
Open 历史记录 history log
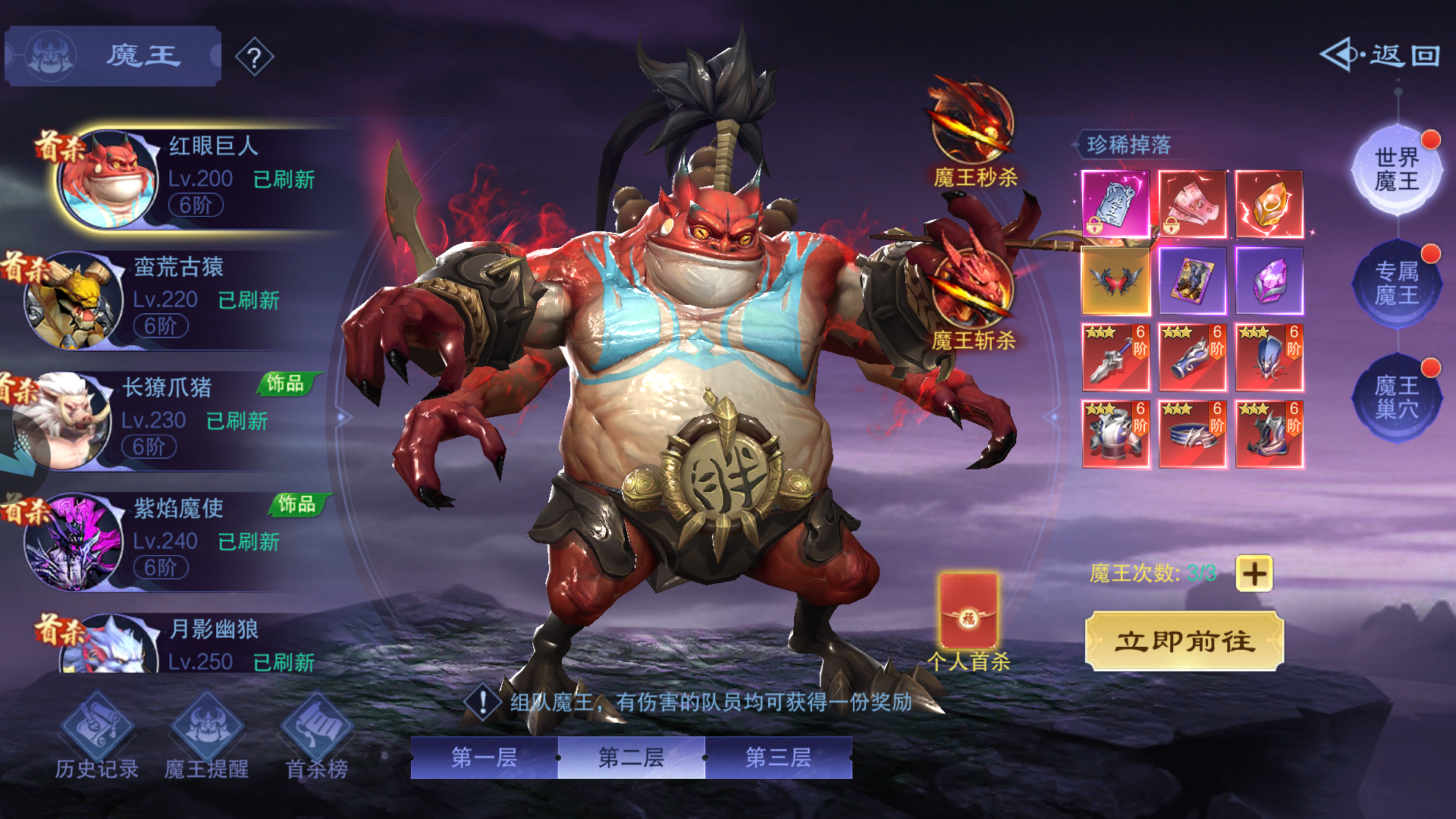pos(96,737)
